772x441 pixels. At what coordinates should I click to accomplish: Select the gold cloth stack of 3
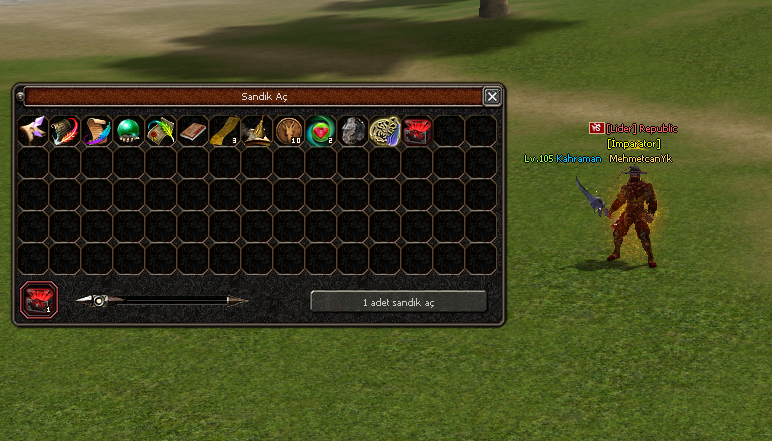[x=225, y=131]
